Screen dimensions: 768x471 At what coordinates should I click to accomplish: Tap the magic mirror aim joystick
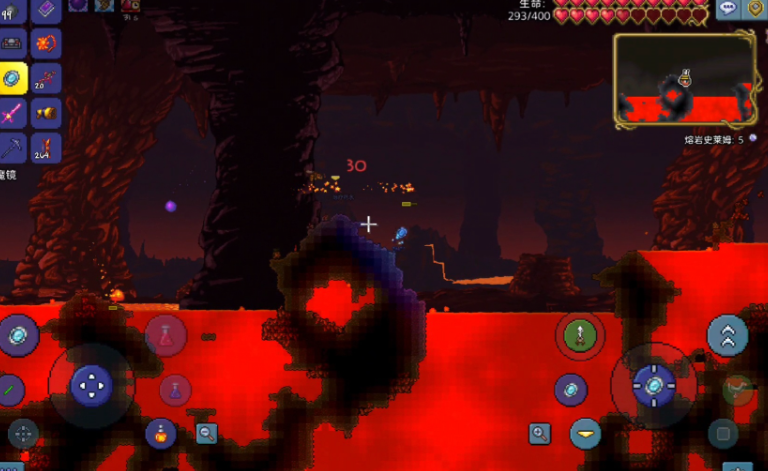tap(653, 385)
